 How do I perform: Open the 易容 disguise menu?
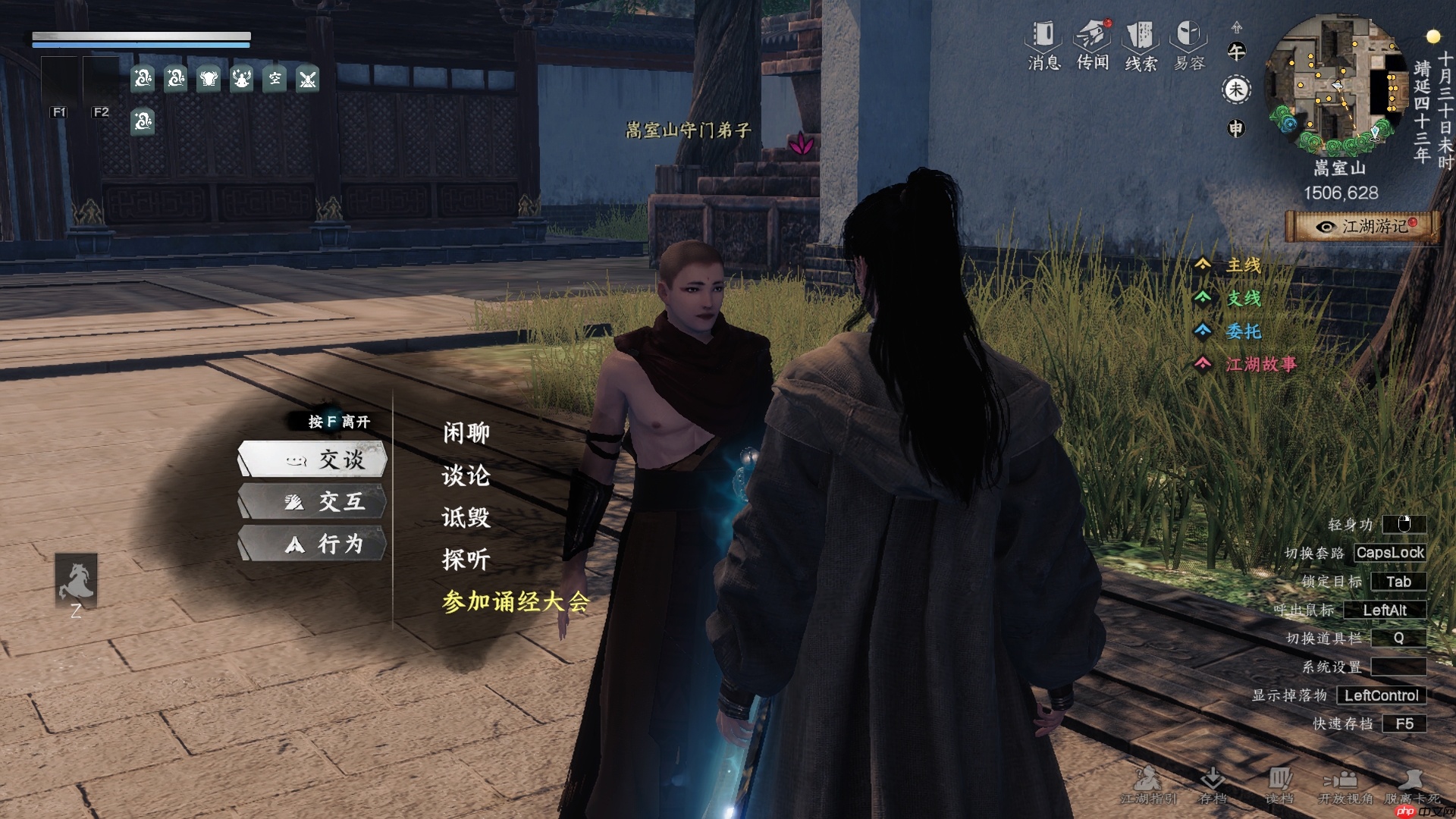[1189, 45]
